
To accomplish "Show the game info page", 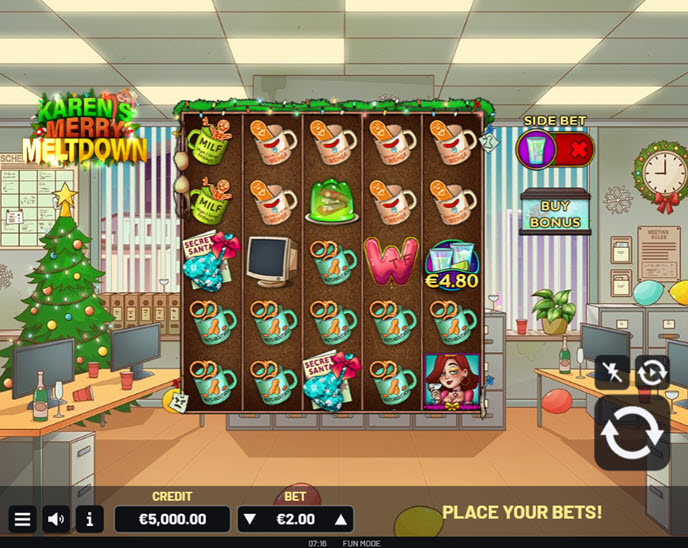I will [89, 519].
